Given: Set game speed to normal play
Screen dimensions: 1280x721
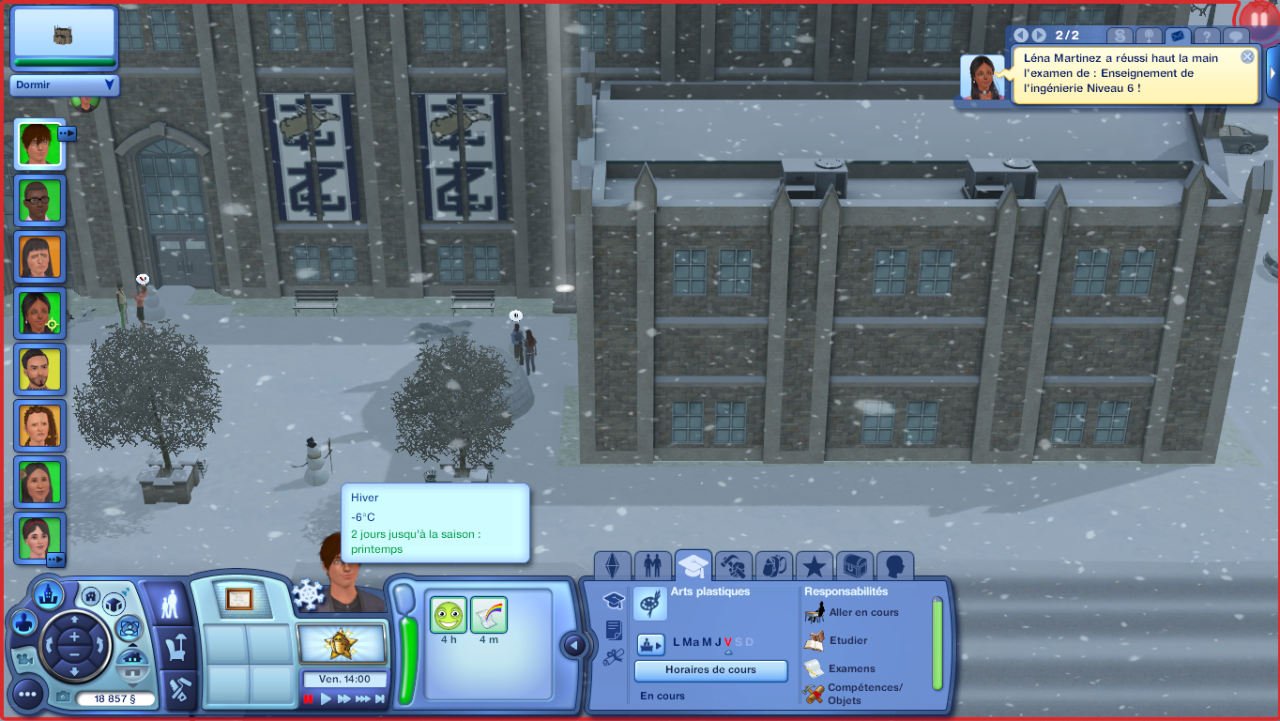Looking at the screenshot, I should tap(326, 699).
